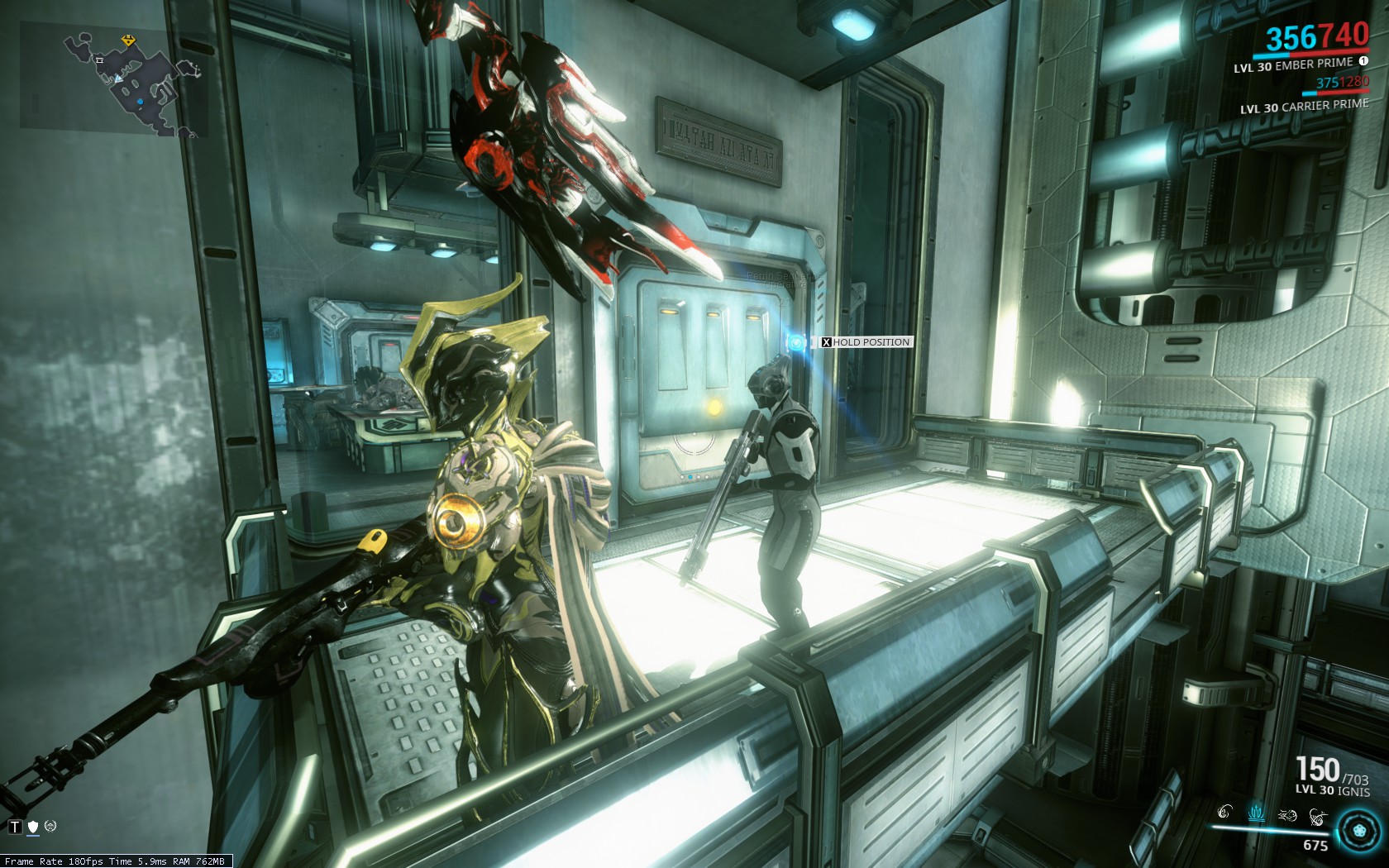Use the streaking comet ability icon

pyautogui.click(x=1287, y=815)
